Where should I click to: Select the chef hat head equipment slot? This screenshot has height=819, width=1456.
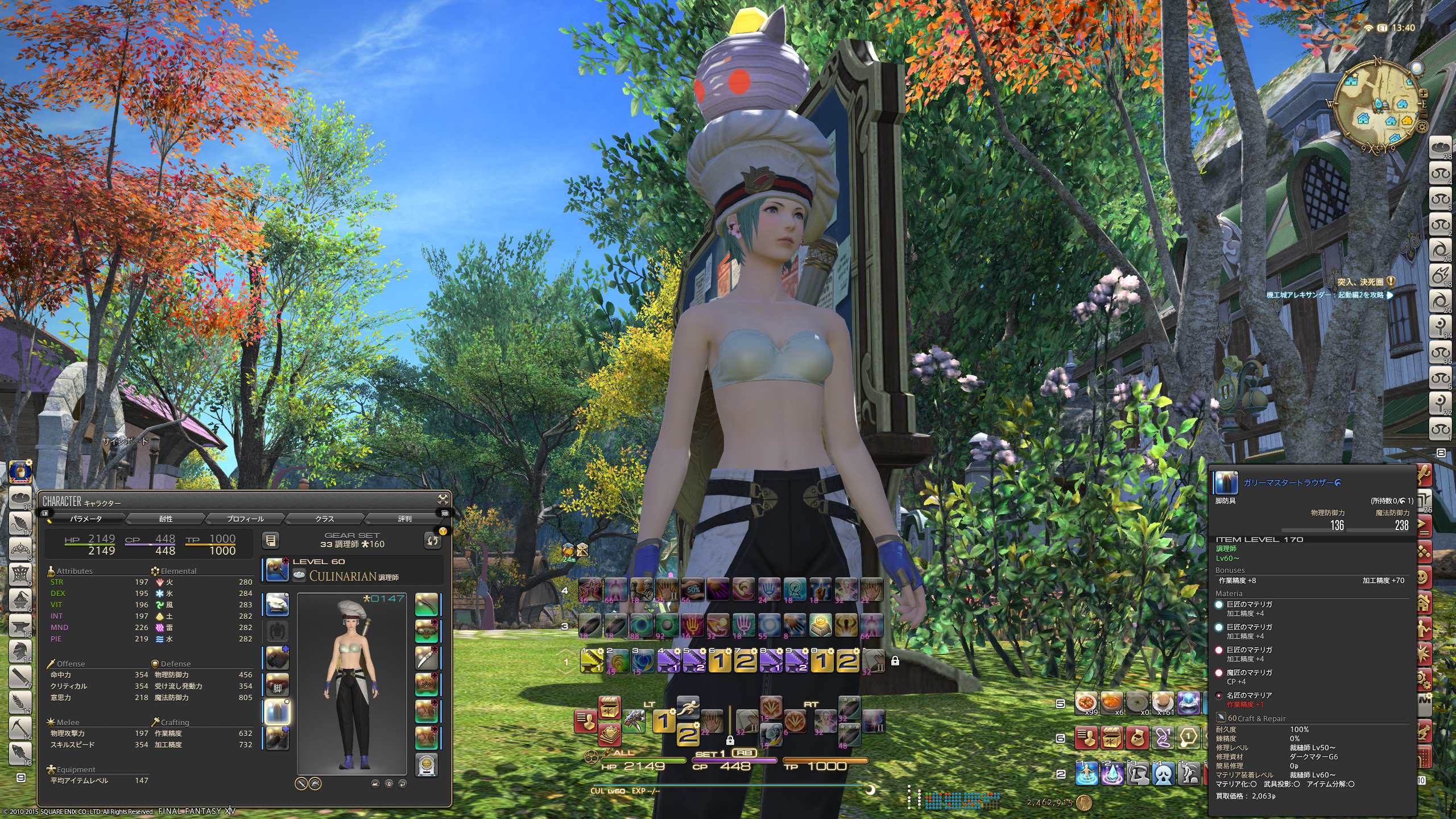coord(277,604)
